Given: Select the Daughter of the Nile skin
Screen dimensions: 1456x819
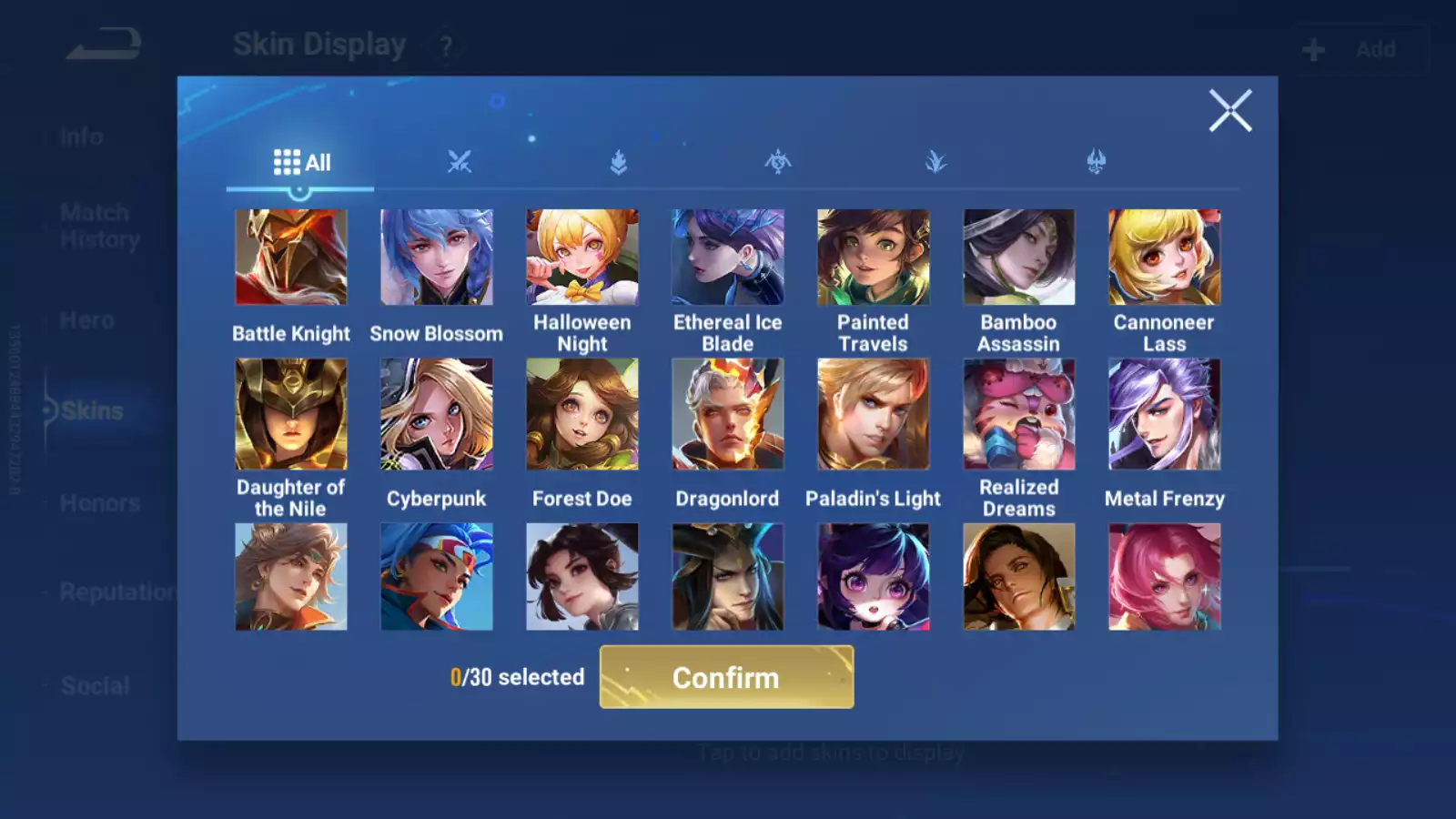Looking at the screenshot, I should [291, 414].
